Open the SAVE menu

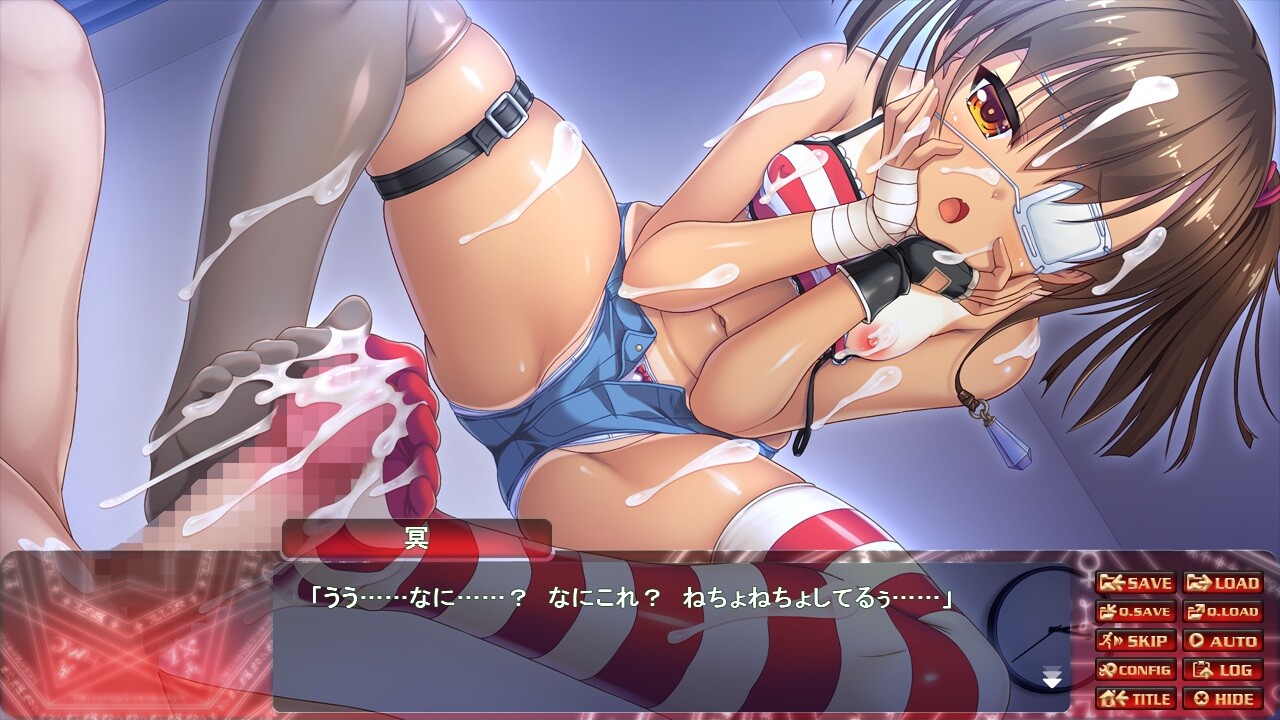(1135, 583)
